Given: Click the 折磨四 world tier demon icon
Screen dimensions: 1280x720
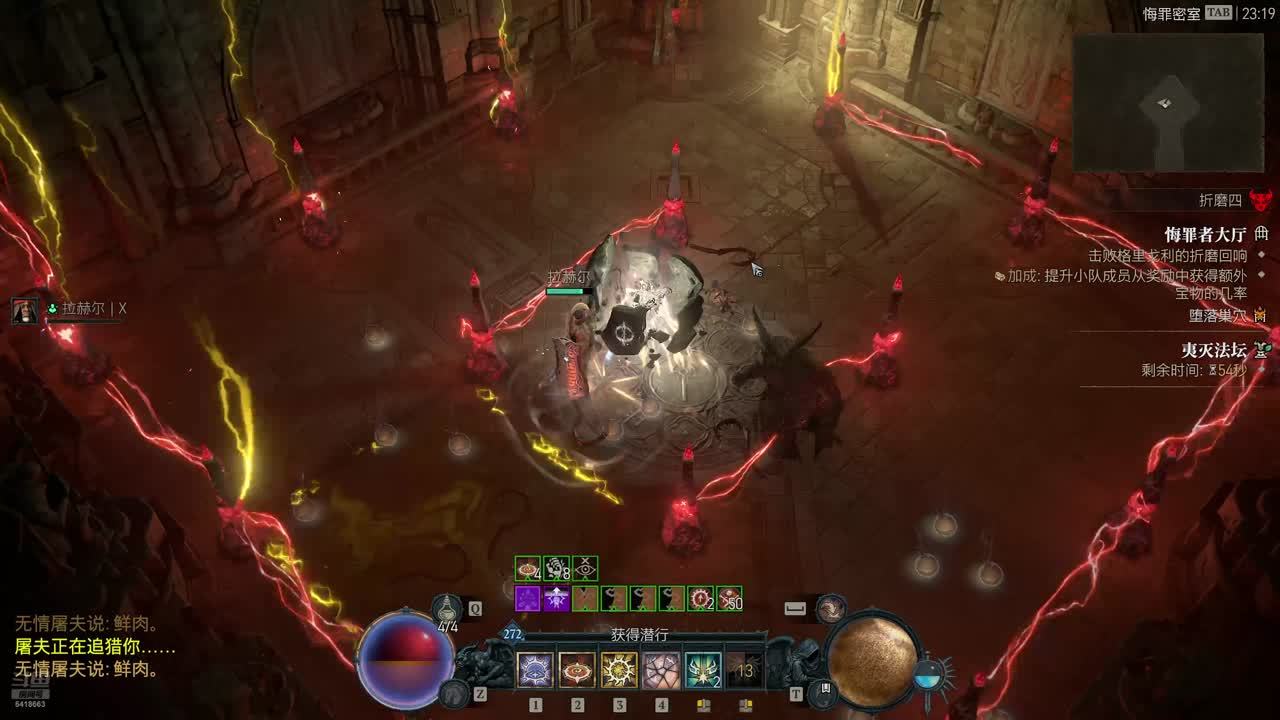Looking at the screenshot, I should pos(1260,200).
